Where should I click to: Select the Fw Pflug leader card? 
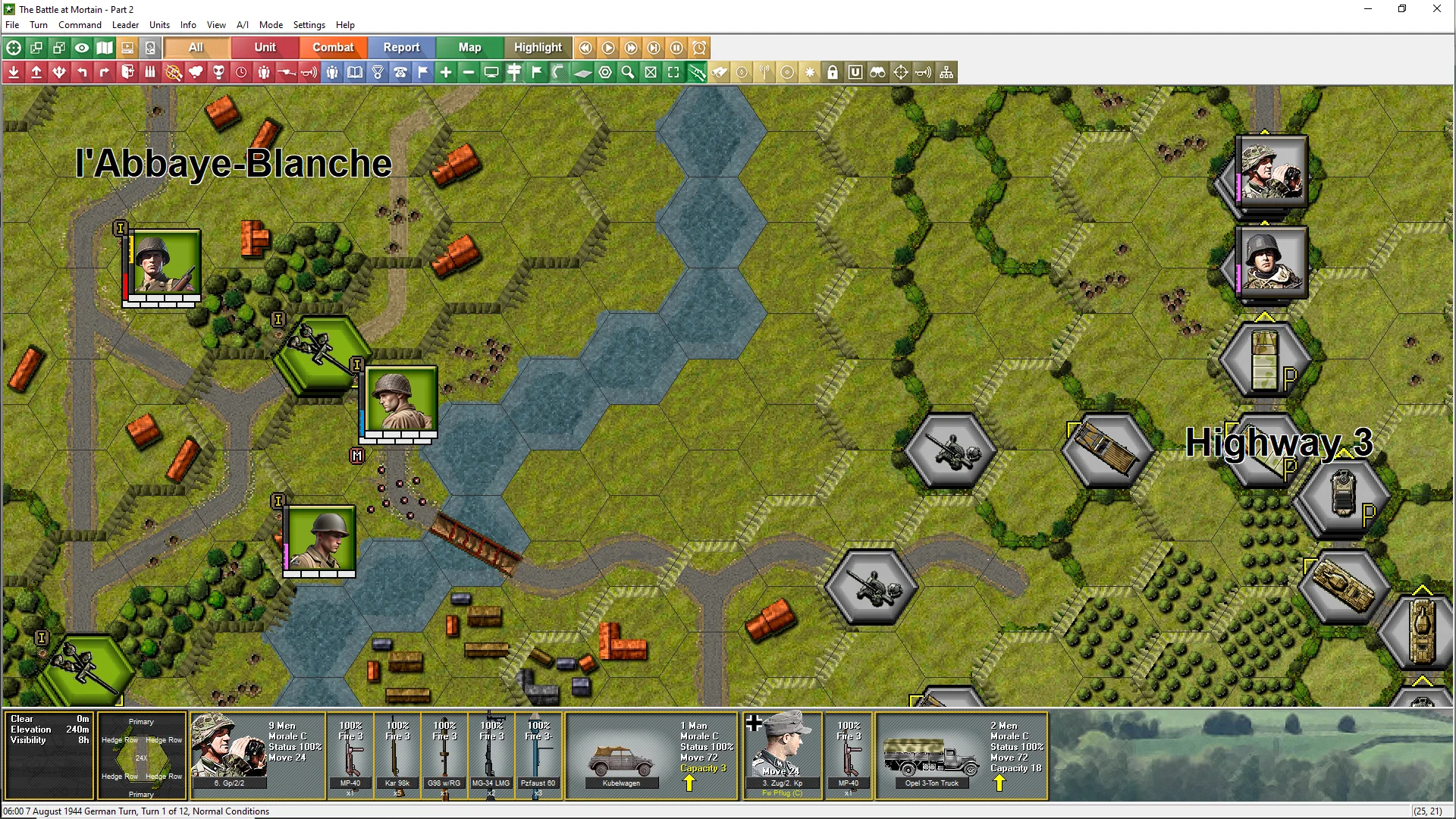coord(783,755)
